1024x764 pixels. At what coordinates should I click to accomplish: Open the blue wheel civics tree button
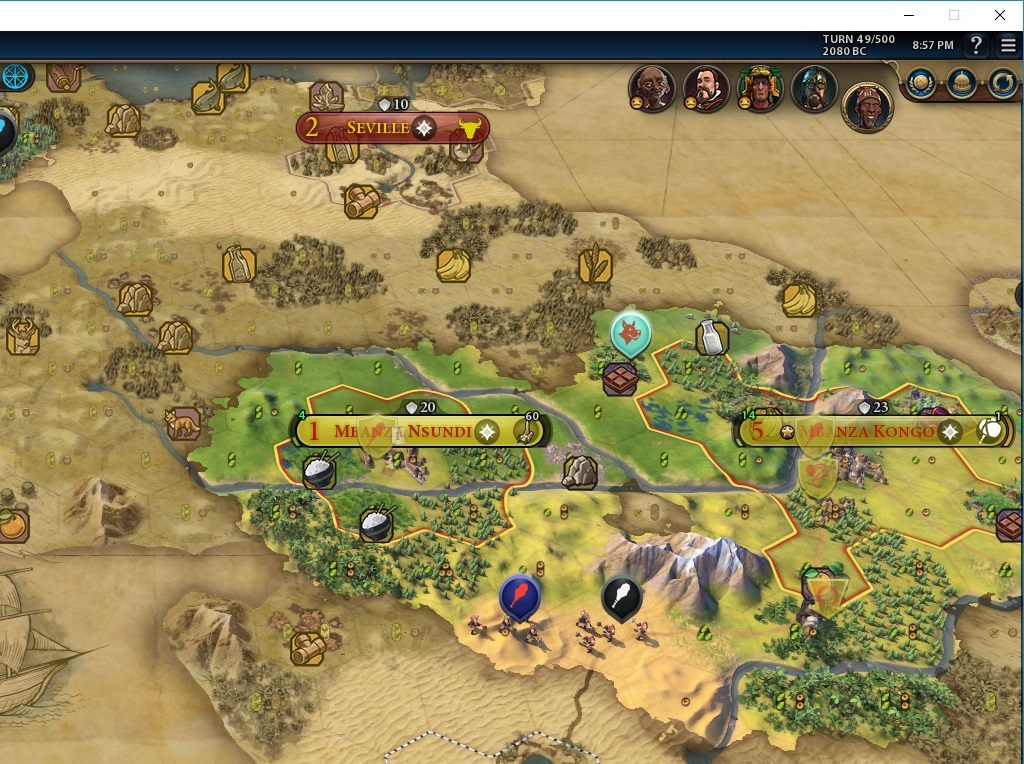14,76
